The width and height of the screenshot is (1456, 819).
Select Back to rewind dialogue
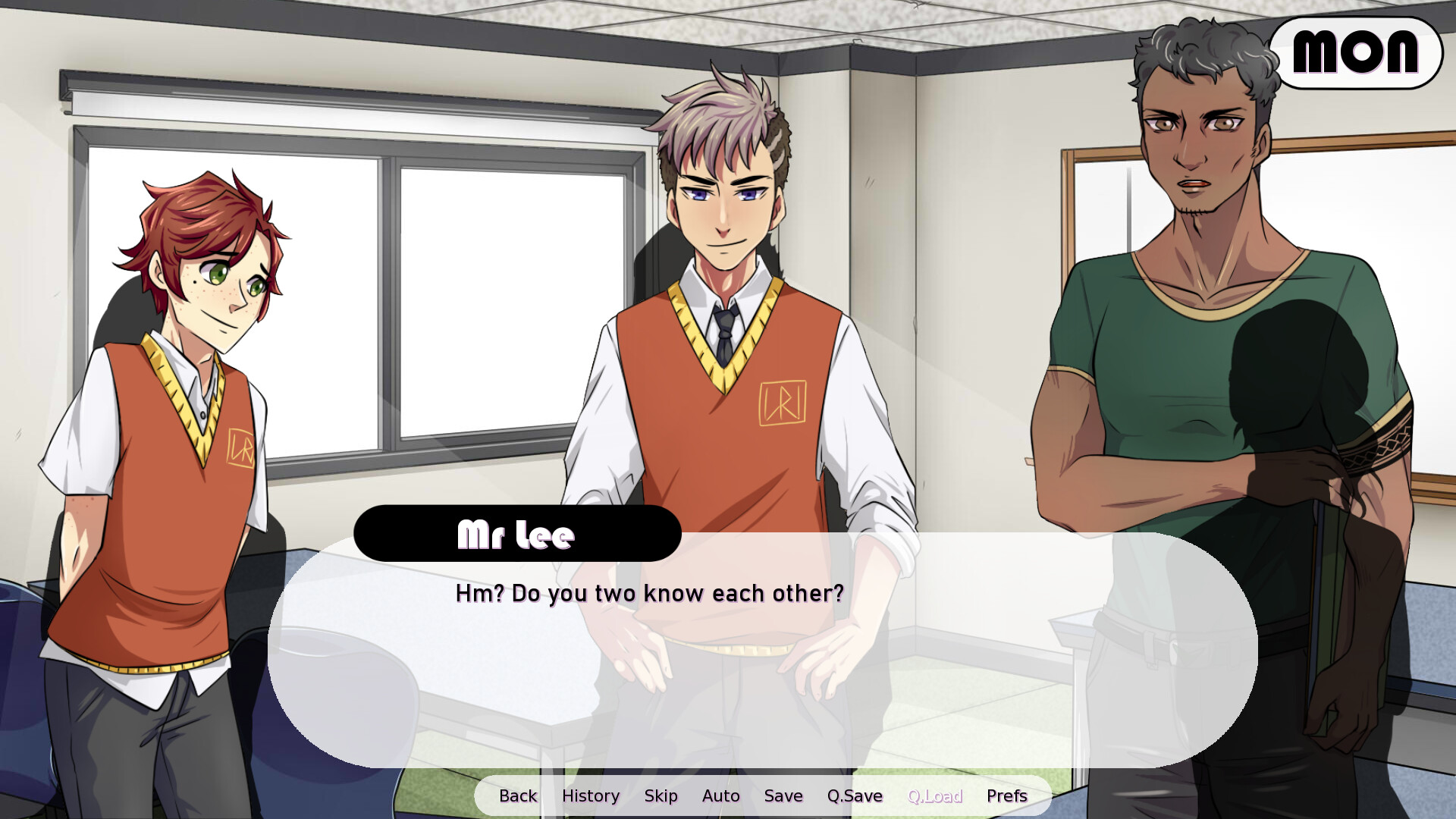coord(517,795)
